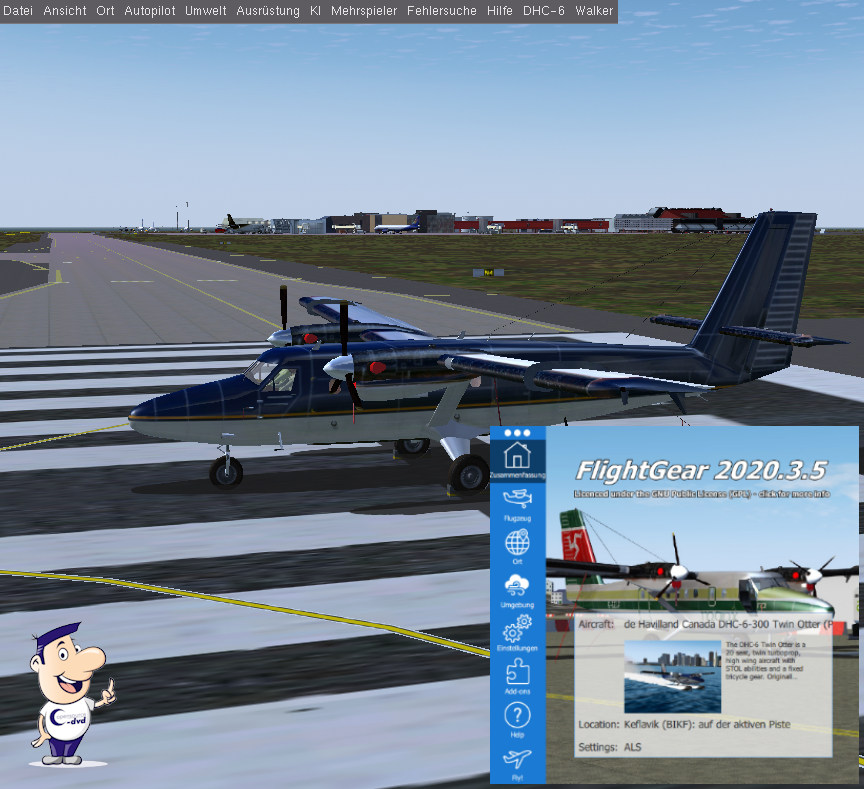
Task: Click the GNU Public License info link
Action: click(701, 494)
